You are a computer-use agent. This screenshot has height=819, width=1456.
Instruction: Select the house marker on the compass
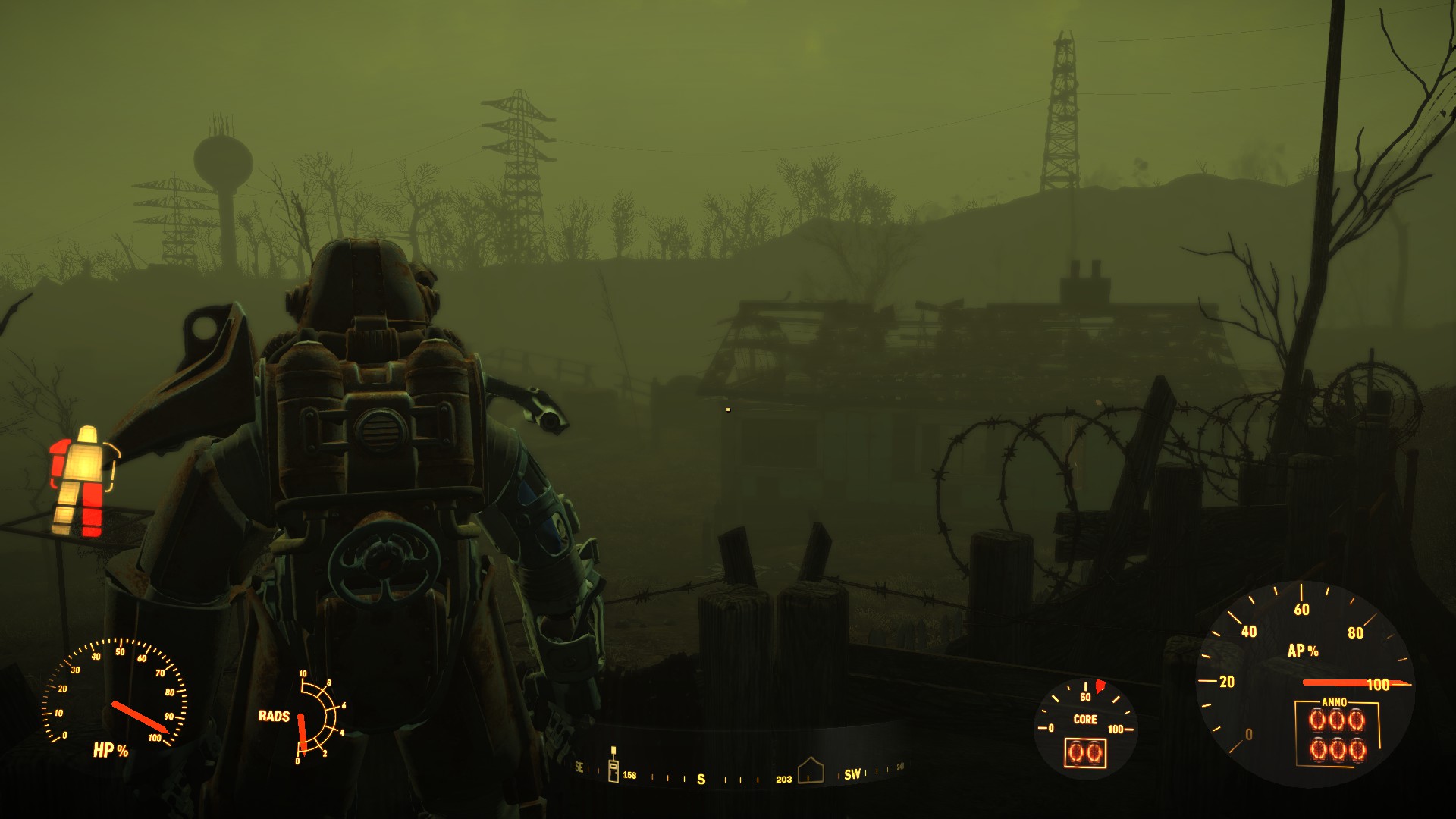coord(810,770)
